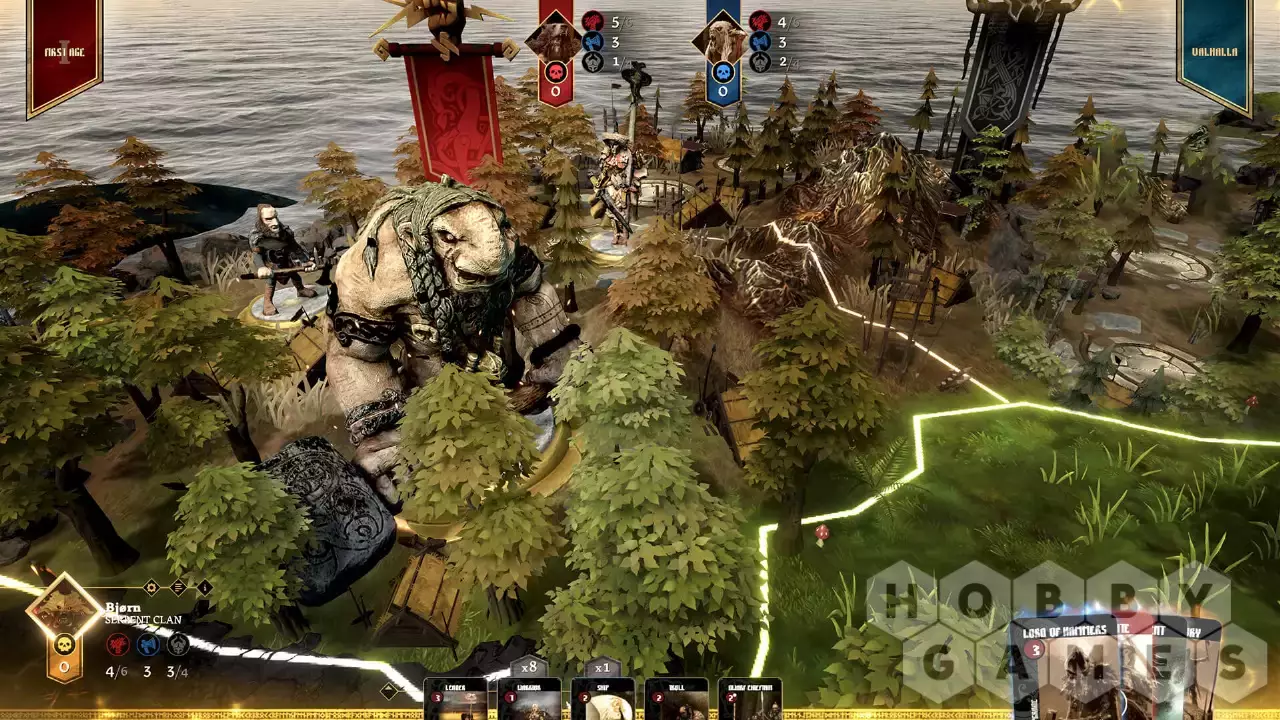Select the blue opponent's portrait banner
1280x720 pixels.
coord(722,48)
